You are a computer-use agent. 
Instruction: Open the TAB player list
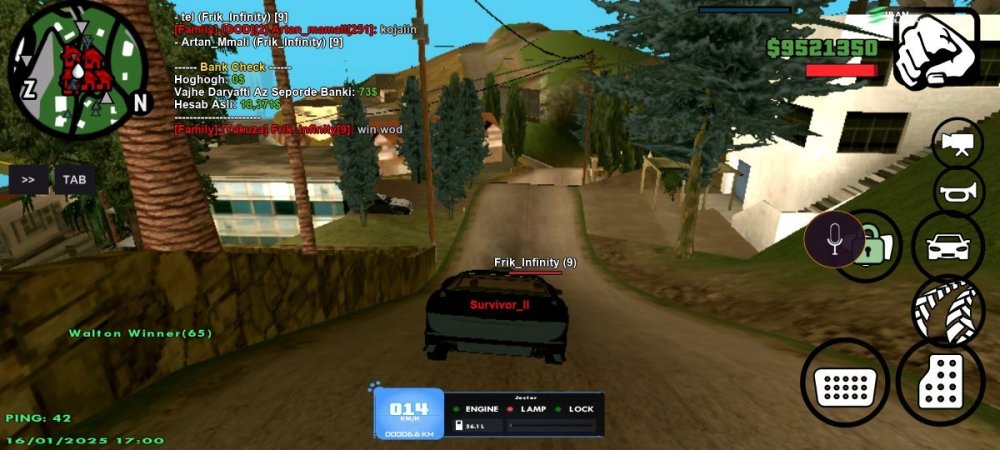74,180
